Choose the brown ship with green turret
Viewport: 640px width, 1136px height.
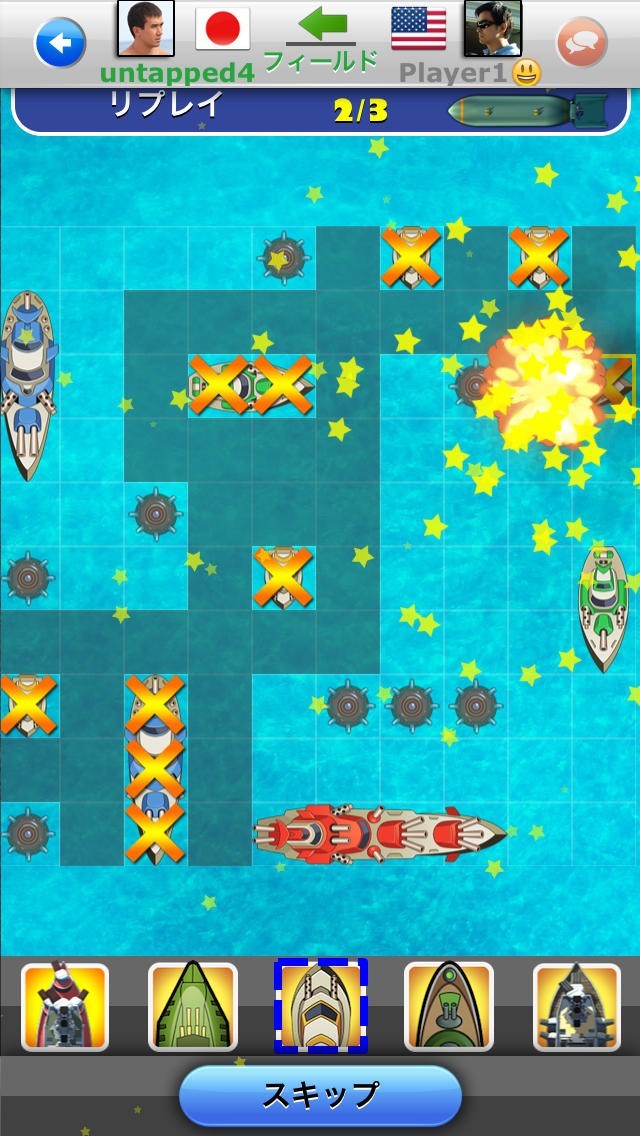point(448,1007)
